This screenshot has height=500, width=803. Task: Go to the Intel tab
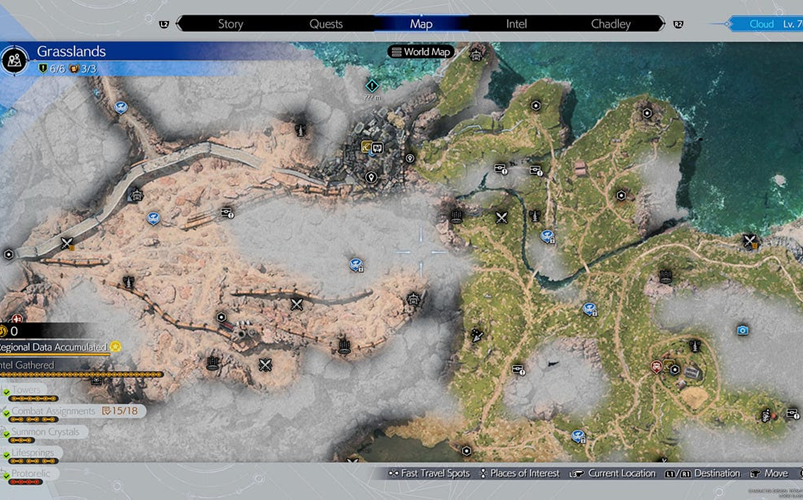click(516, 24)
